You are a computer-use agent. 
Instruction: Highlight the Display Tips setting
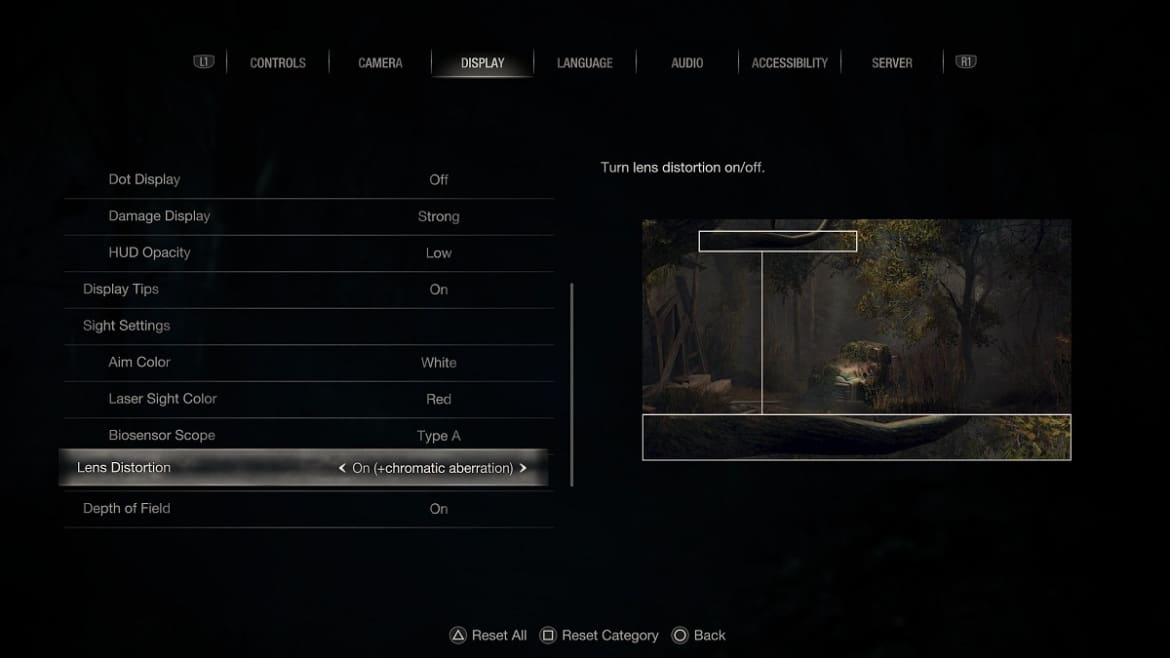(x=308, y=289)
